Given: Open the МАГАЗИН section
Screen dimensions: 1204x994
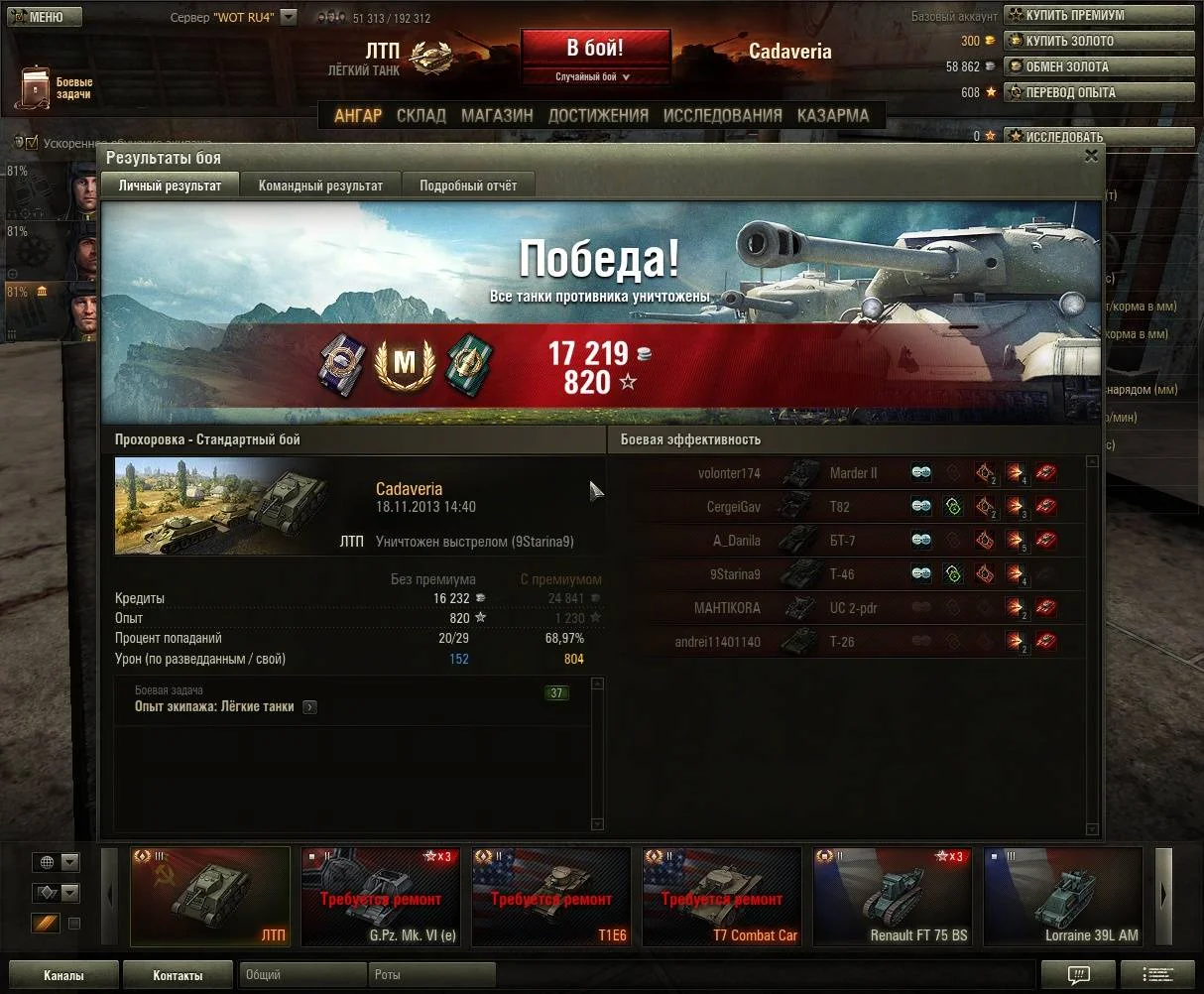Looking at the screenshot, I should tap(497, 115).
